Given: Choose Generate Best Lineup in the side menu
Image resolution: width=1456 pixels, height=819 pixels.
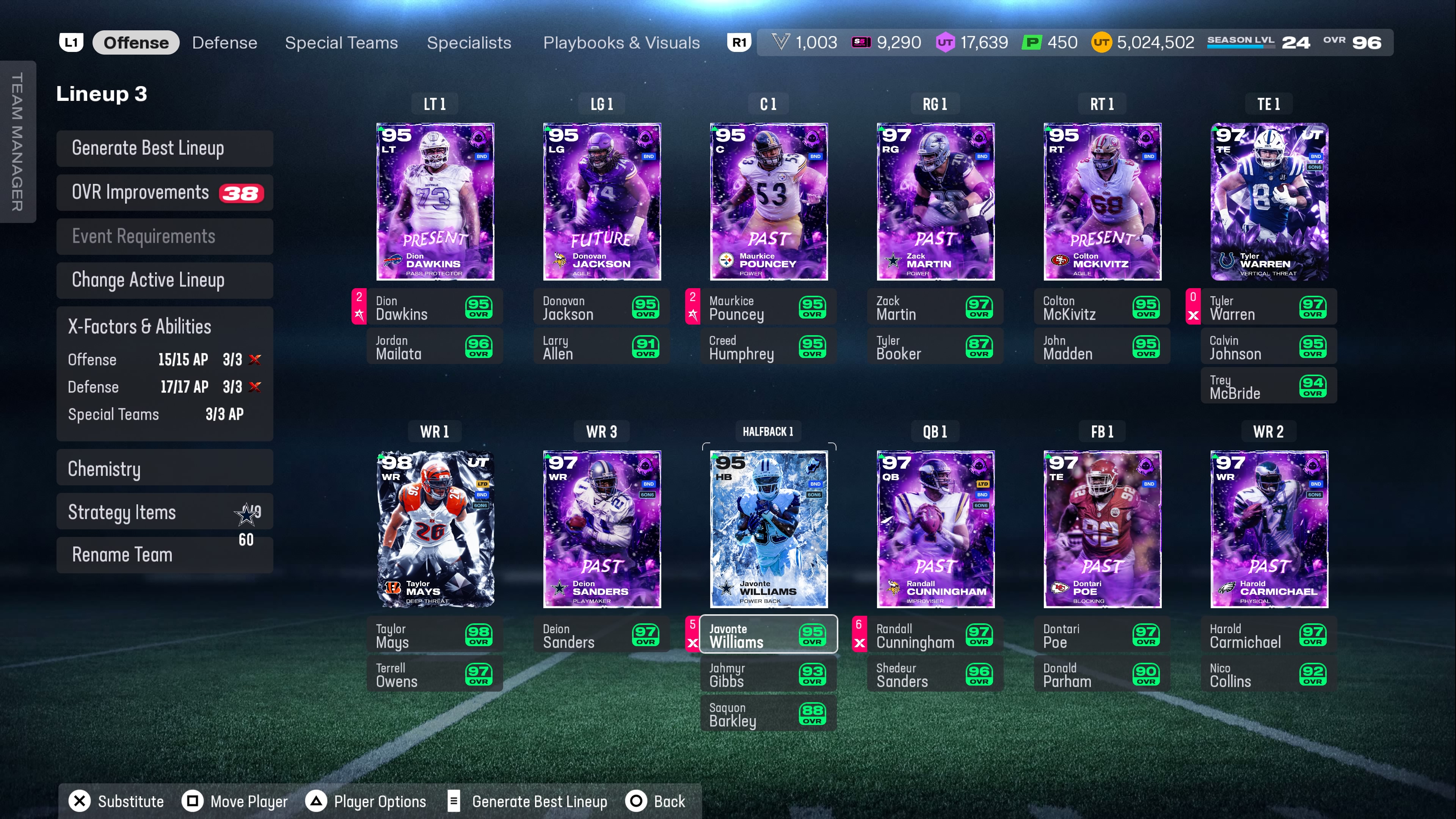Looking at the screenshot, I should pyautogui.click(x=165, y=148).
